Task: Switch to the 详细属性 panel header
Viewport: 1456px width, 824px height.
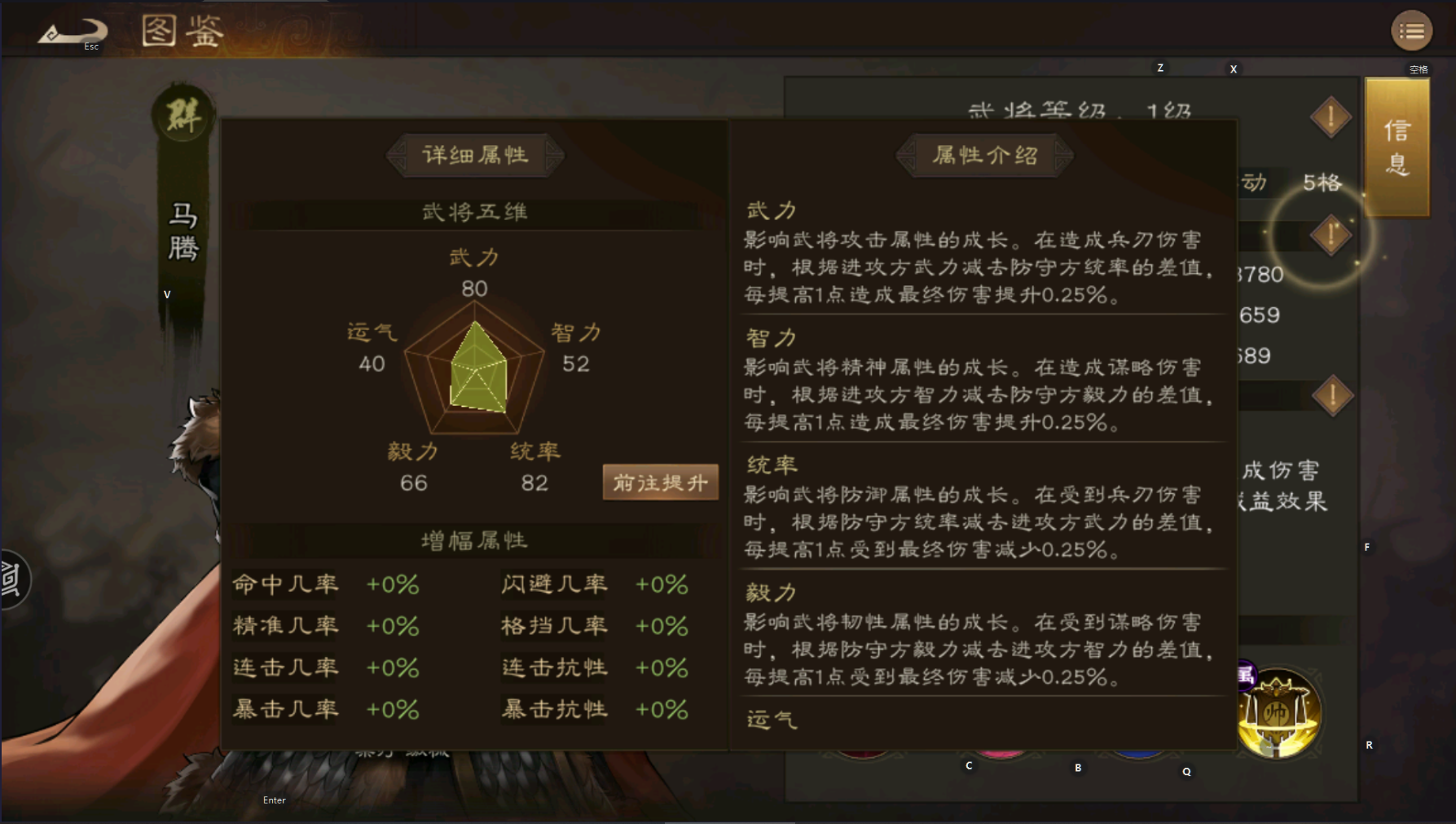Action: click(473, 155)
